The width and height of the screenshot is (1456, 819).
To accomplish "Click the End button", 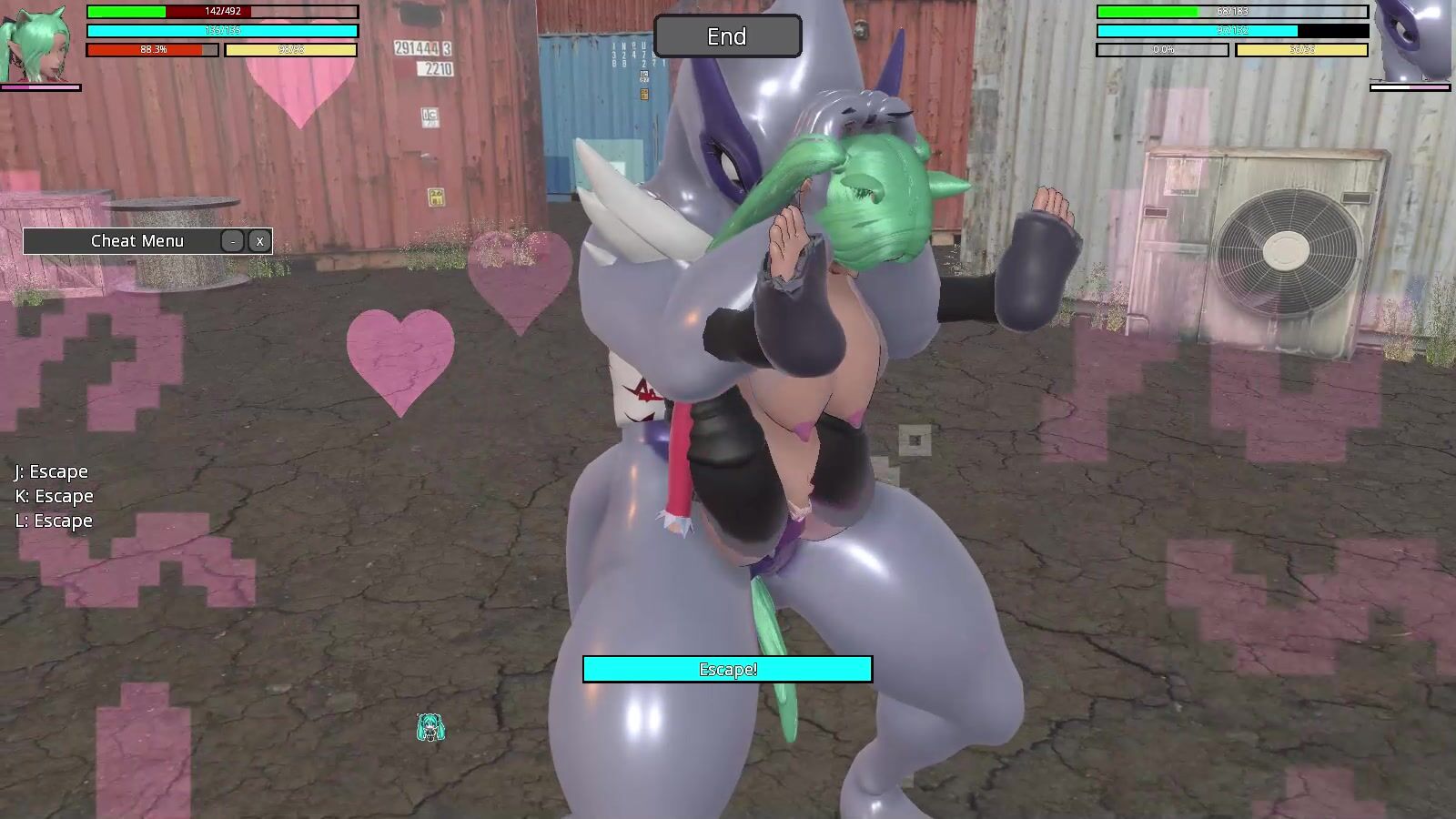I will [x=727, y=36].
